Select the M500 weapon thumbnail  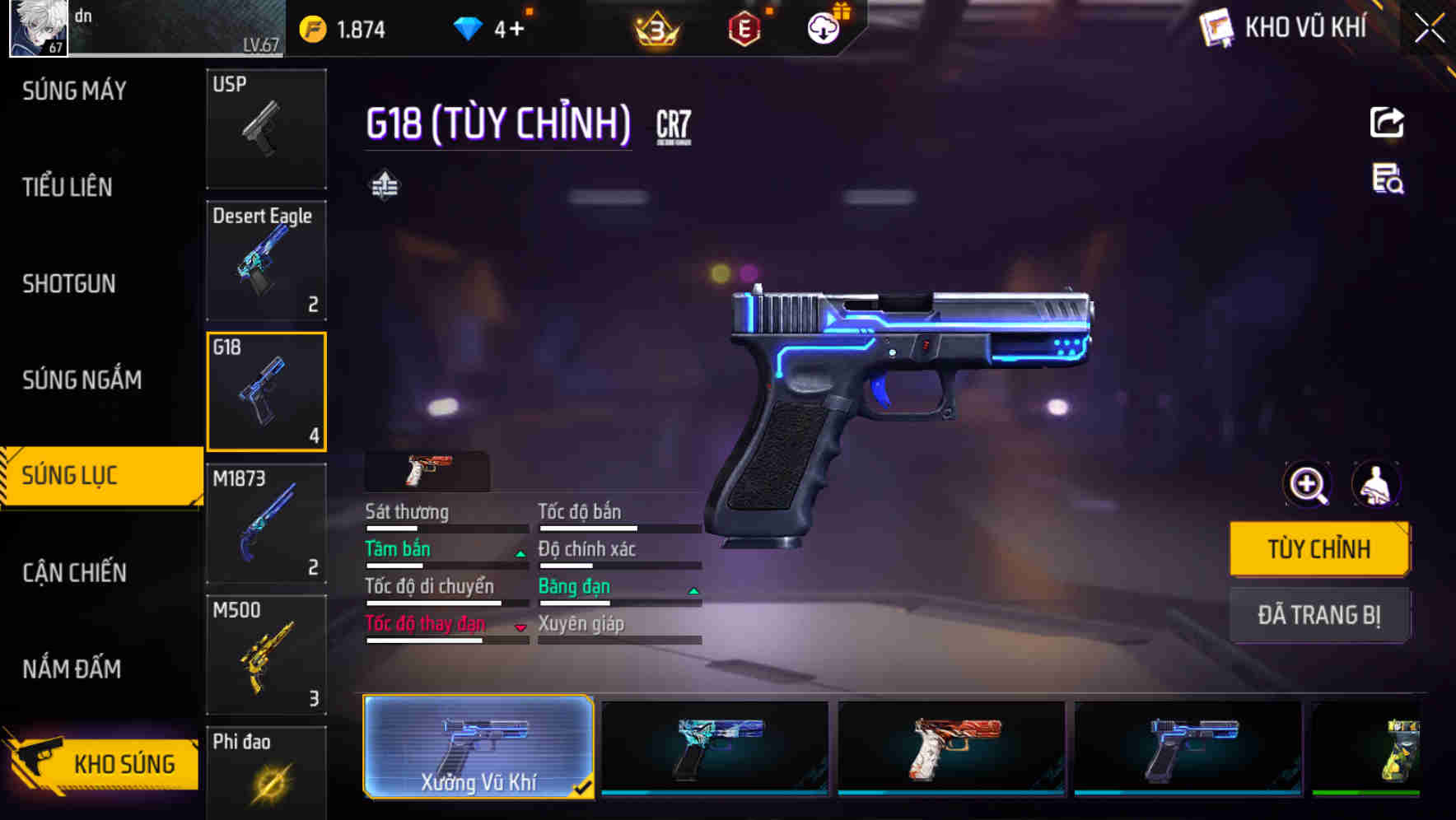pyautogui.click(x=265, y=655)
